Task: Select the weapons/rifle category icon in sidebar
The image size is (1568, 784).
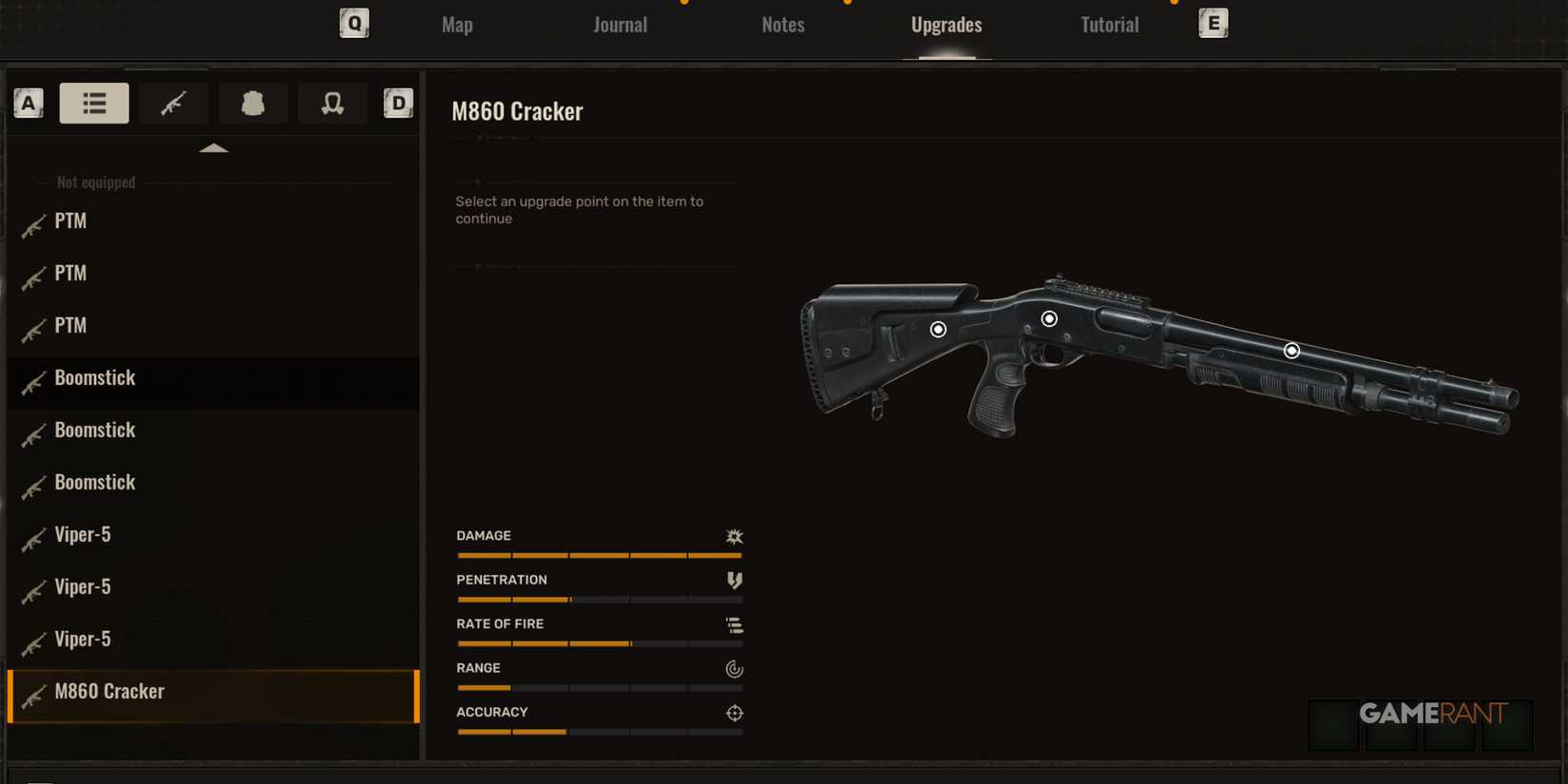Action: pyautogui.click(x=174, y=103)
